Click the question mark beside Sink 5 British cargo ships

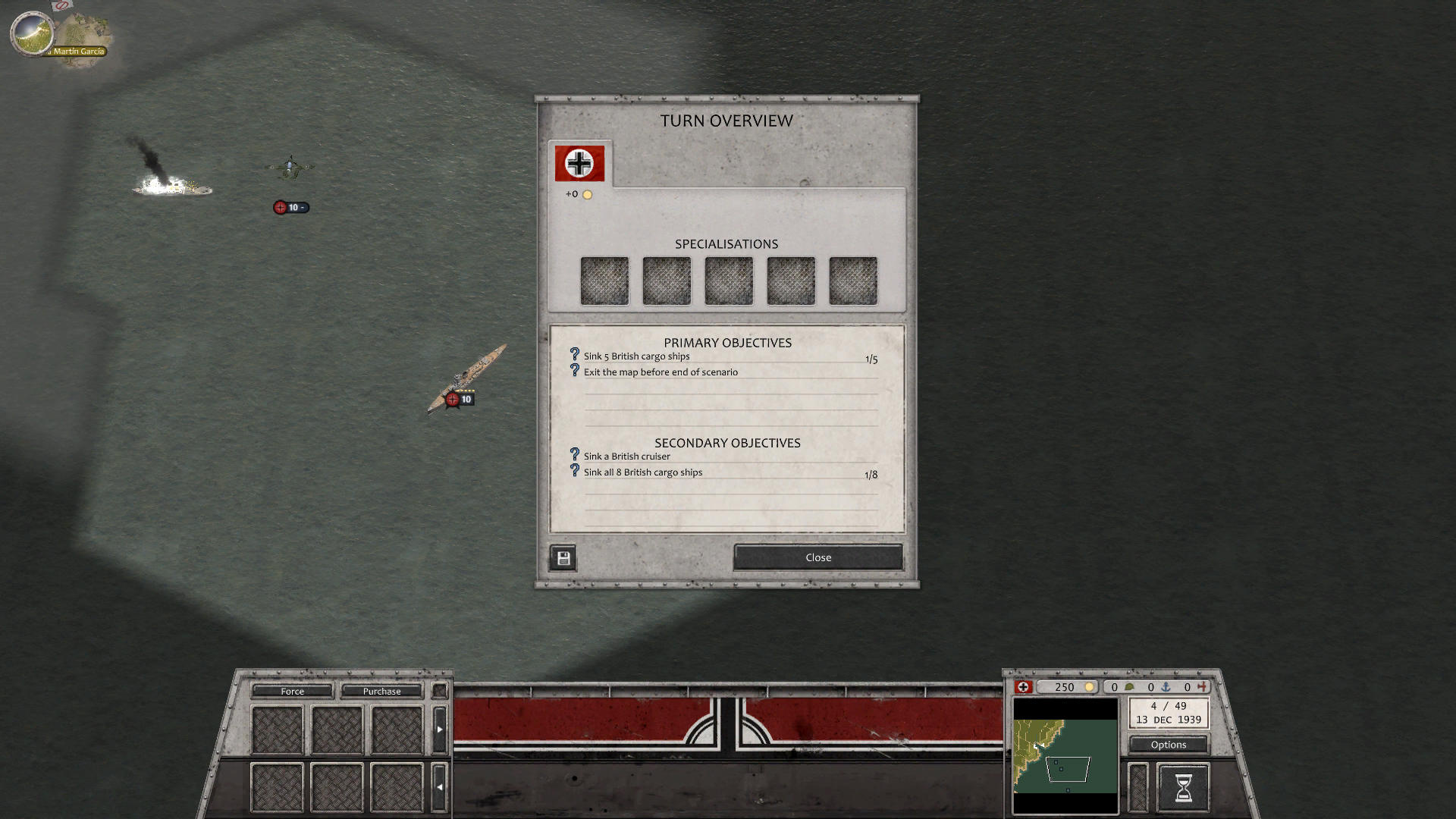[573, 353]
